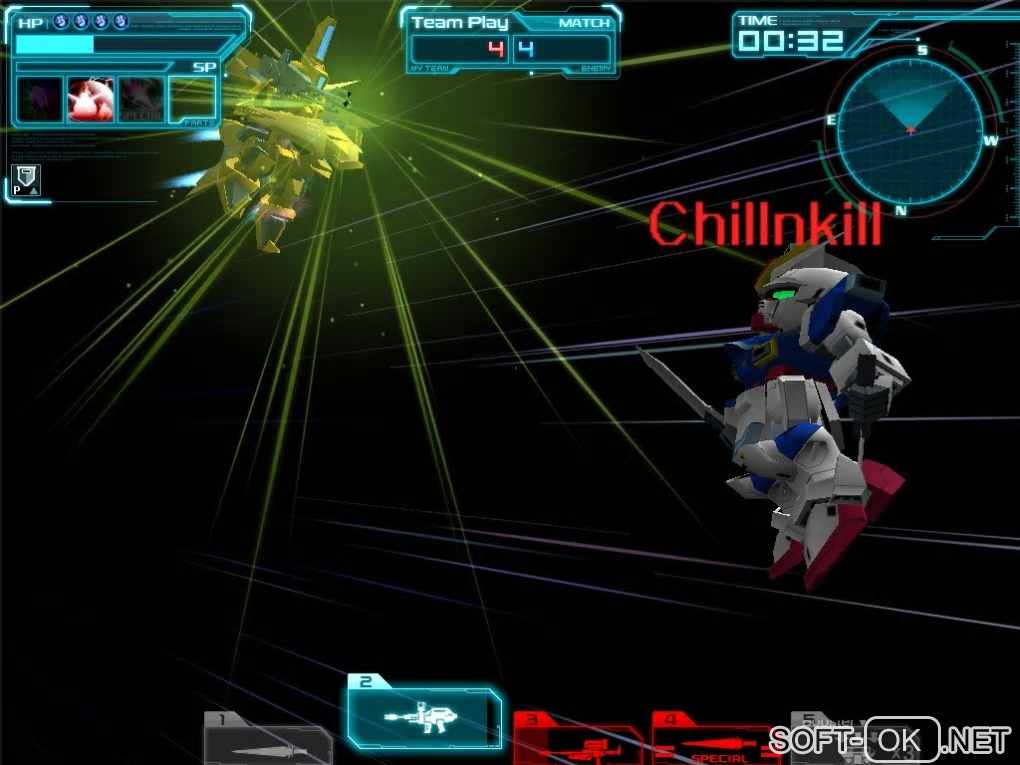
Task: Click the shield icon marked P
Action: pyautogui.click(x=26, y=180)
